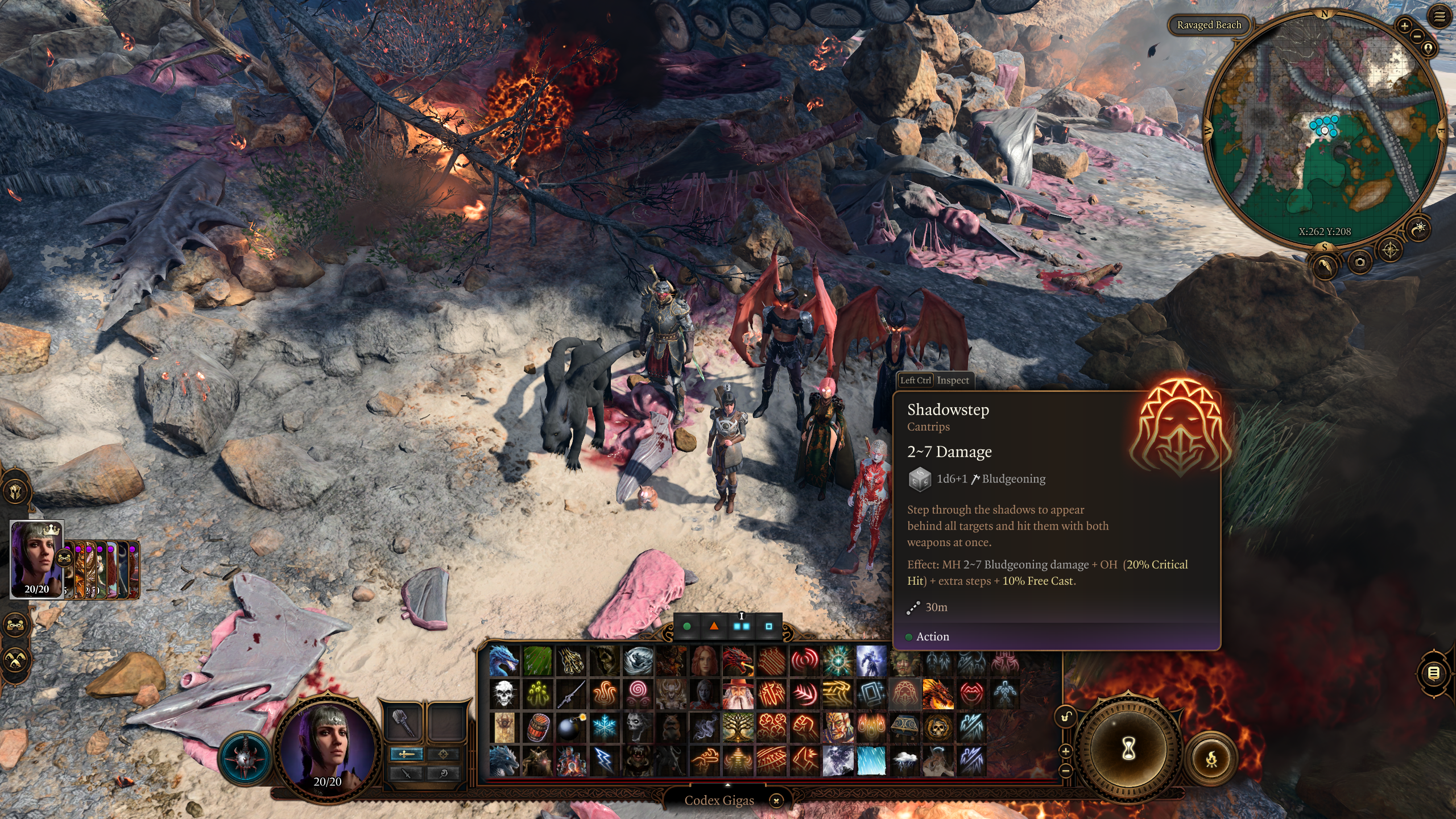This screenshot has width=1456, height=819.
Task: Select the leader character portrait card
Action: point(37,559)
